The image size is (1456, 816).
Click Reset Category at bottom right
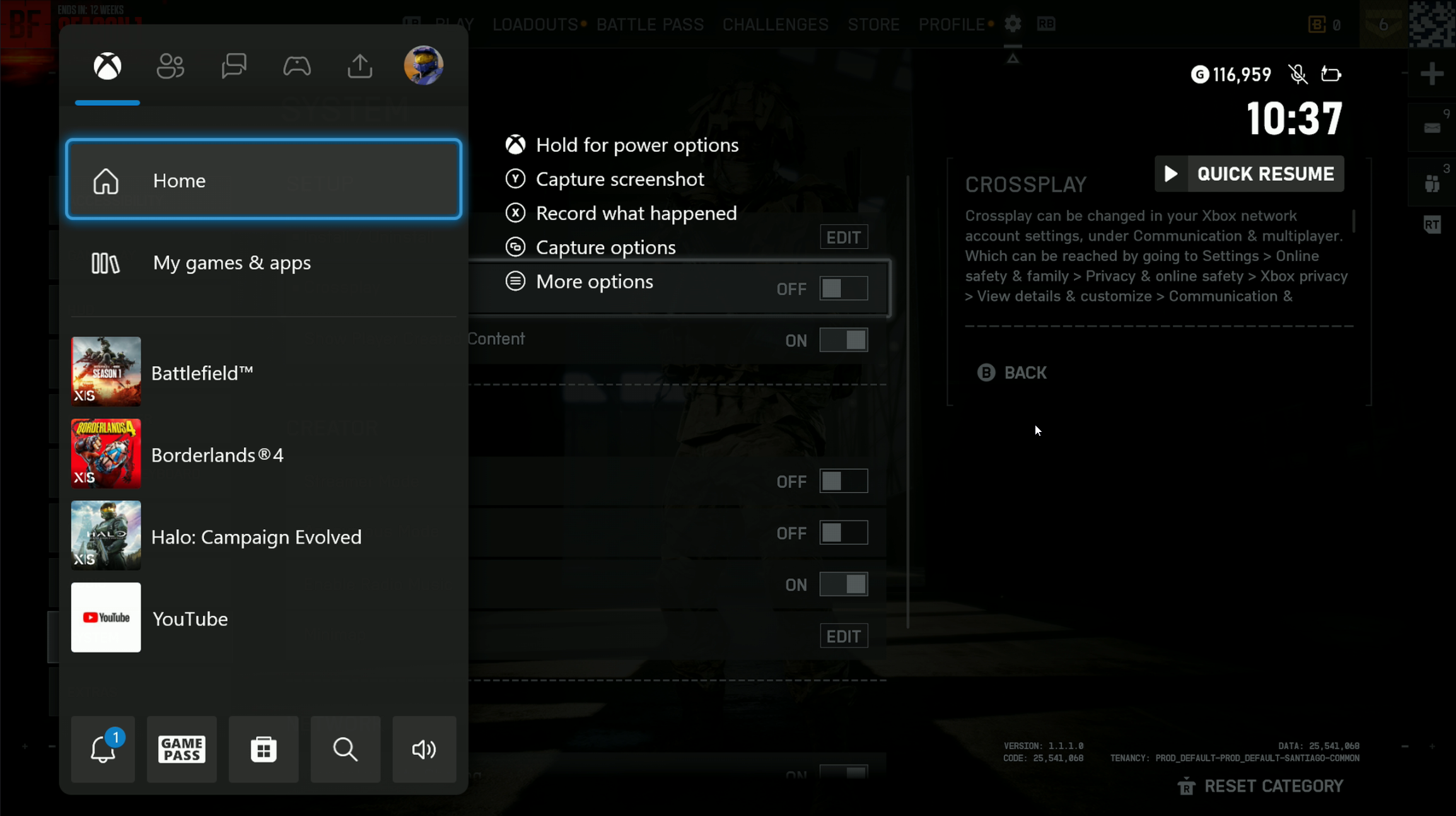click(x=1273, y=786)
